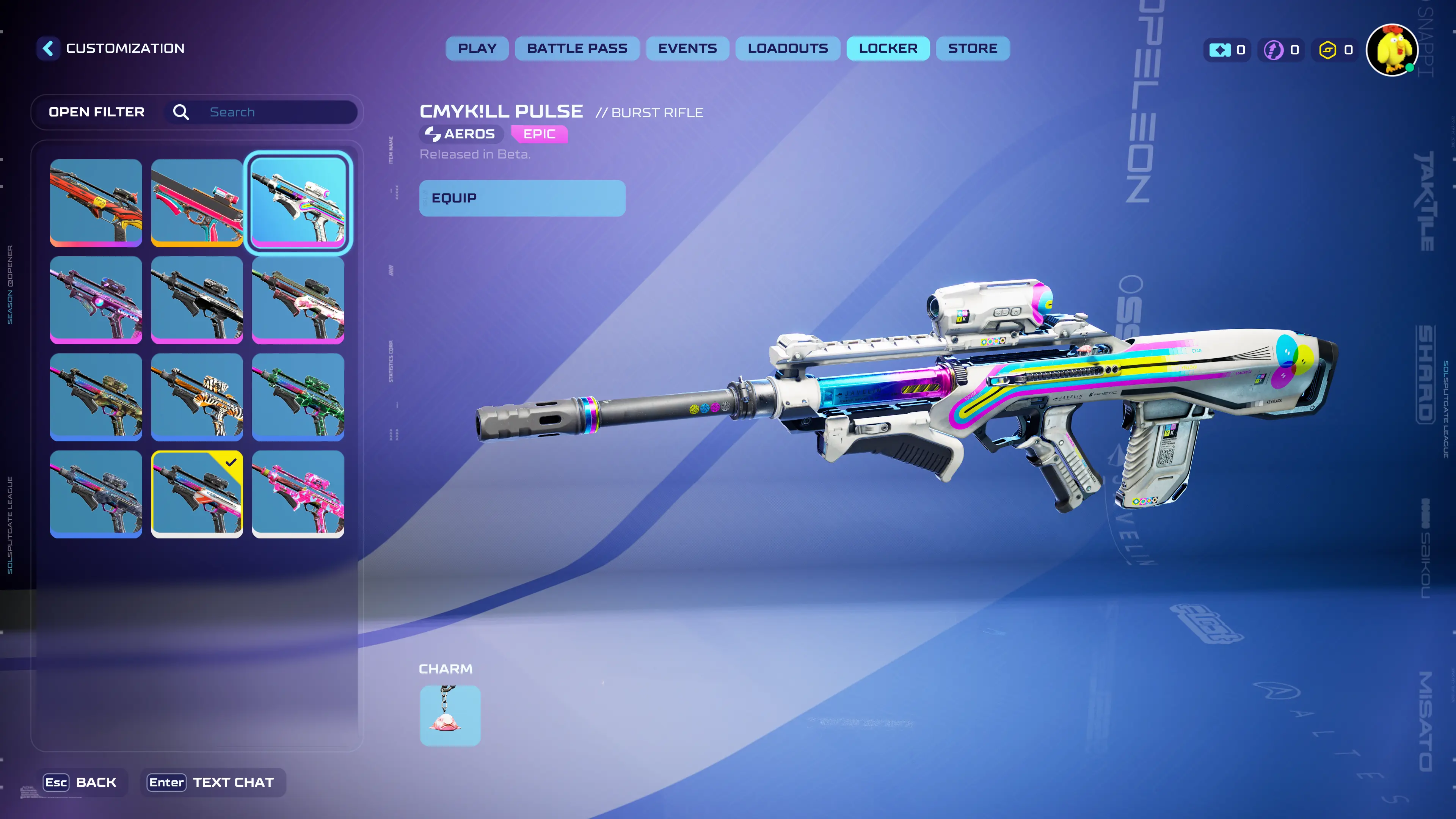Image resolution: width=1456 pixels, height=819 pixels.
Task: Switch to the Battle Pass tab
Action: point(576,49)
